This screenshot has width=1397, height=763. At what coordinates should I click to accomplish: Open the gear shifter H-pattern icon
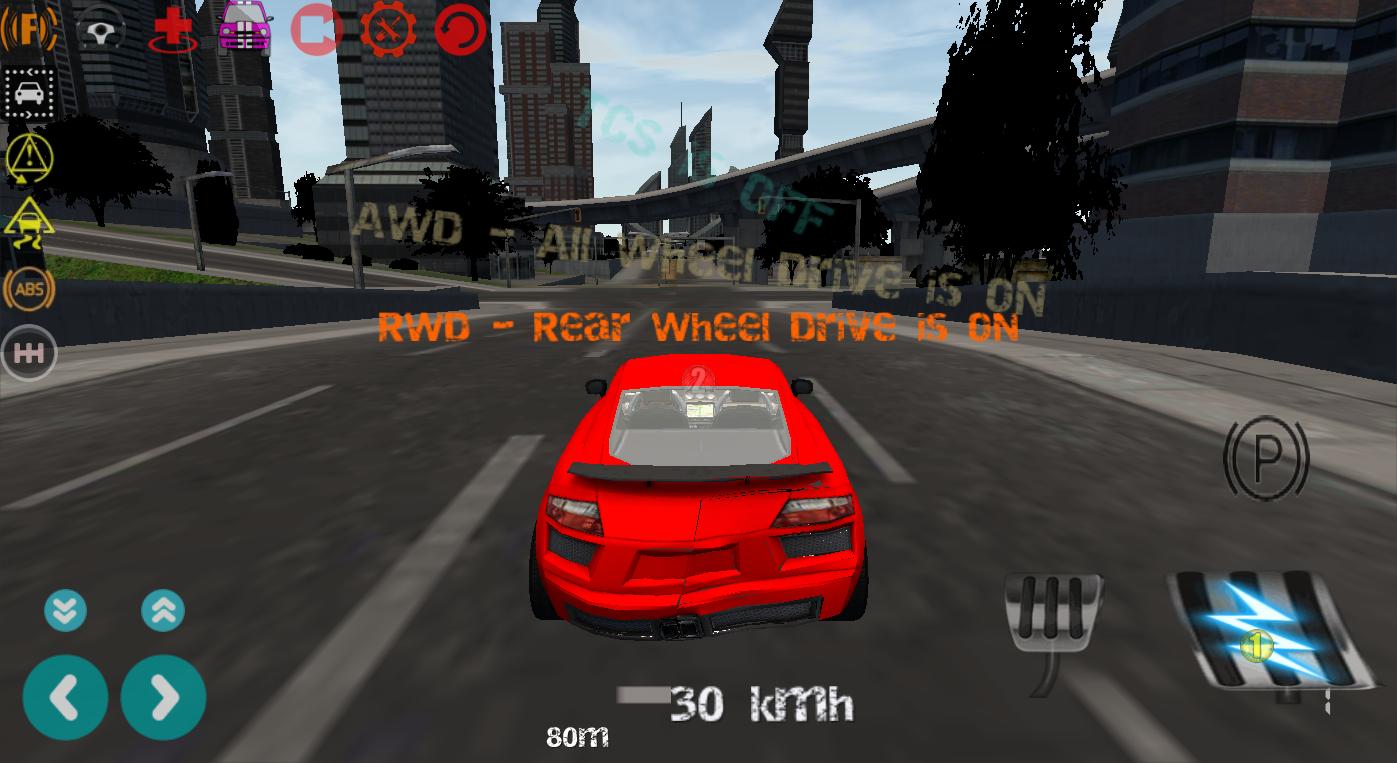(x=29, y=352)
